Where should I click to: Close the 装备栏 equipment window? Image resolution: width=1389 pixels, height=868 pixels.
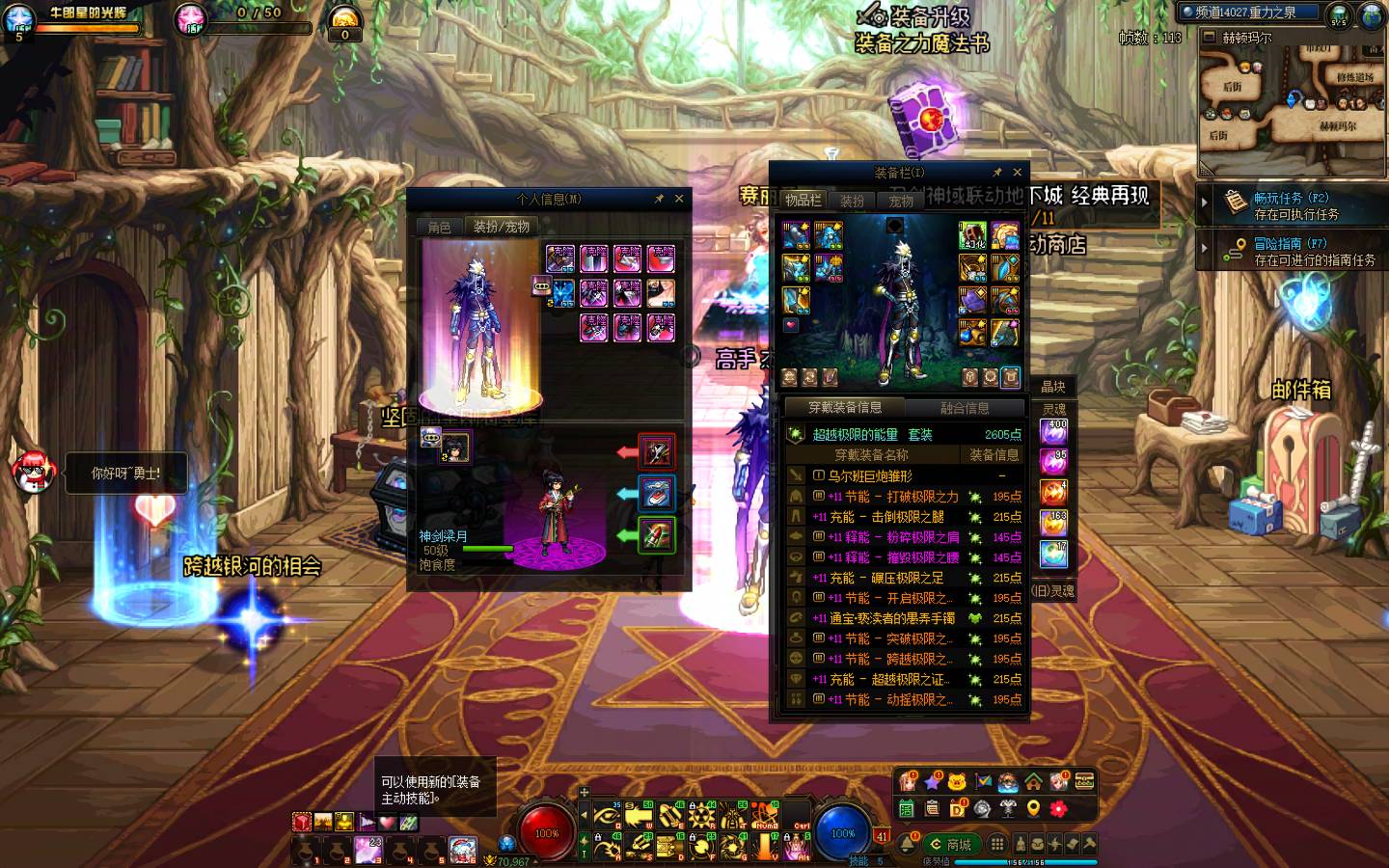(x=1017, y=173)
